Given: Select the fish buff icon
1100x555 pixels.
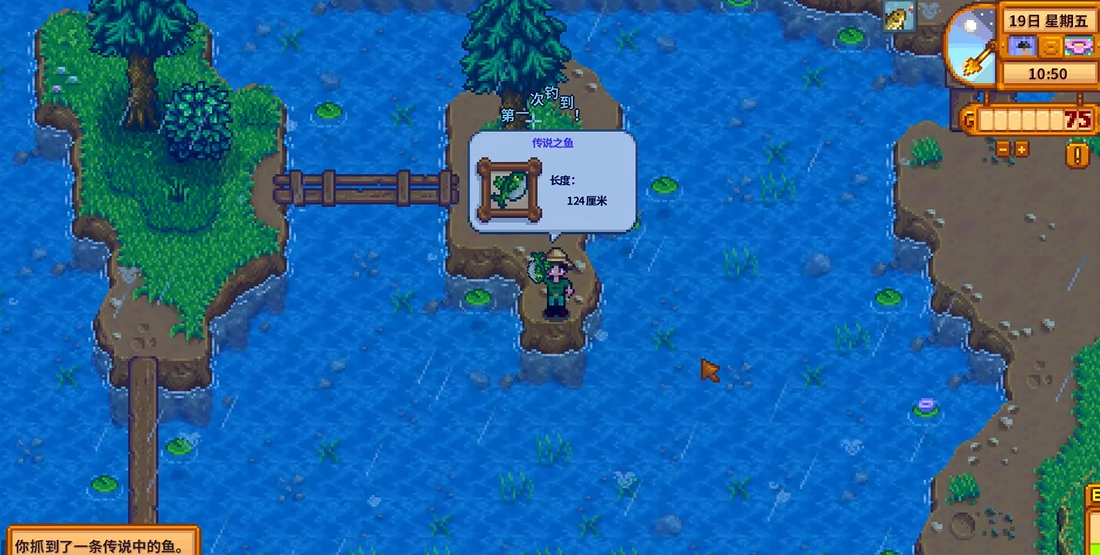Looking at the screenshot, I should [898, 15].
